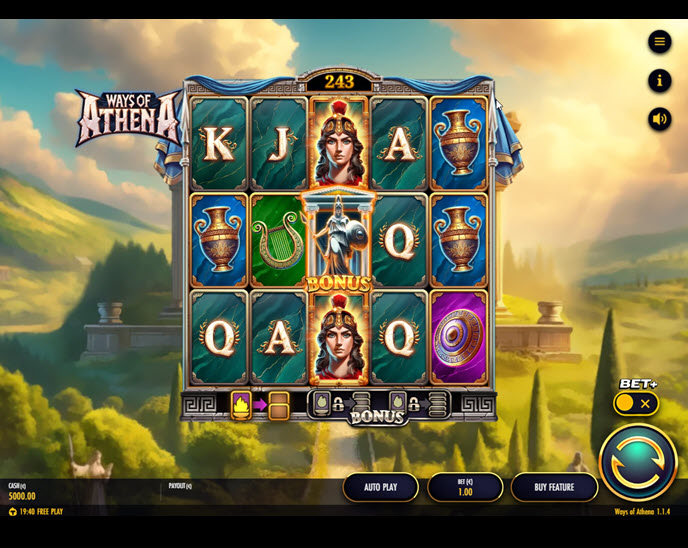
Task: Spin the reels with the round arrow button
Action: tap(637, 462)
